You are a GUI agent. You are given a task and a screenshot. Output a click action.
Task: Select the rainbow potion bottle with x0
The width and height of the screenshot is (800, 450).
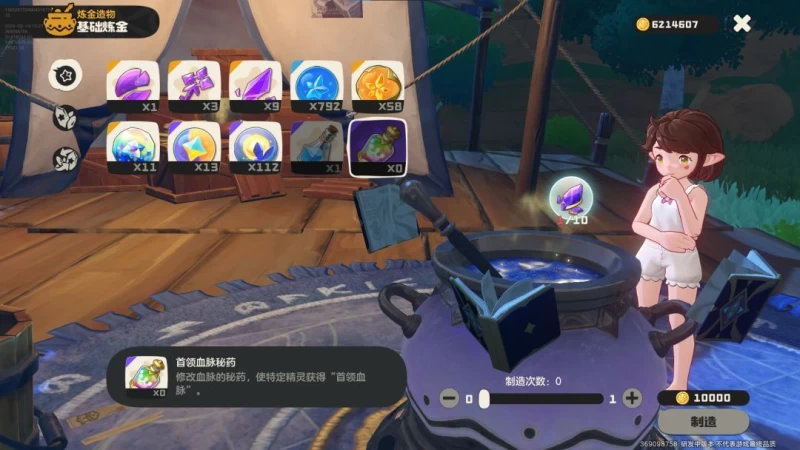click(x=378, y=145)
